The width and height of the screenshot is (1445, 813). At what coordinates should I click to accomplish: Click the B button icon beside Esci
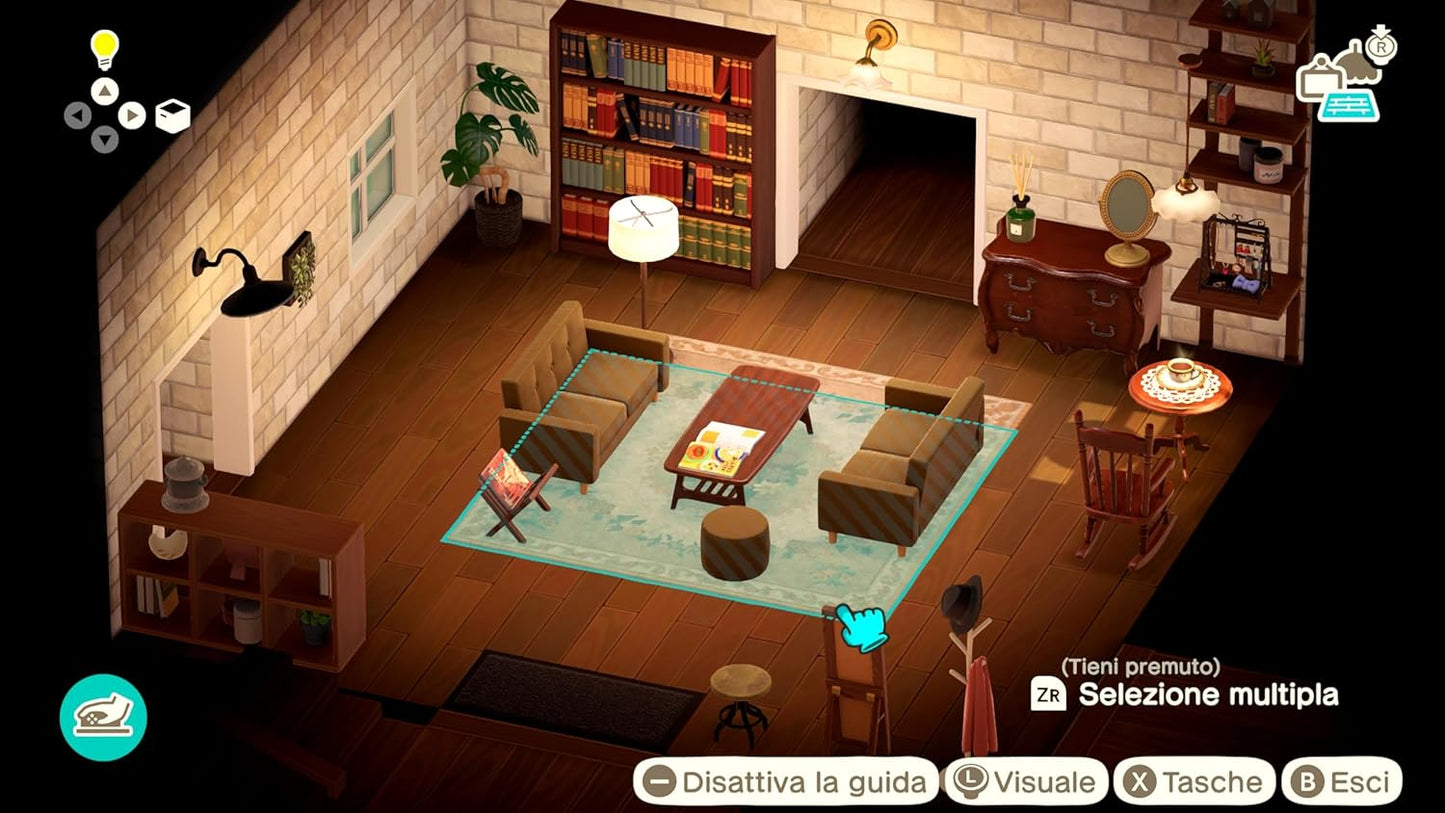pyautogui.click(x=1308, y=782)
